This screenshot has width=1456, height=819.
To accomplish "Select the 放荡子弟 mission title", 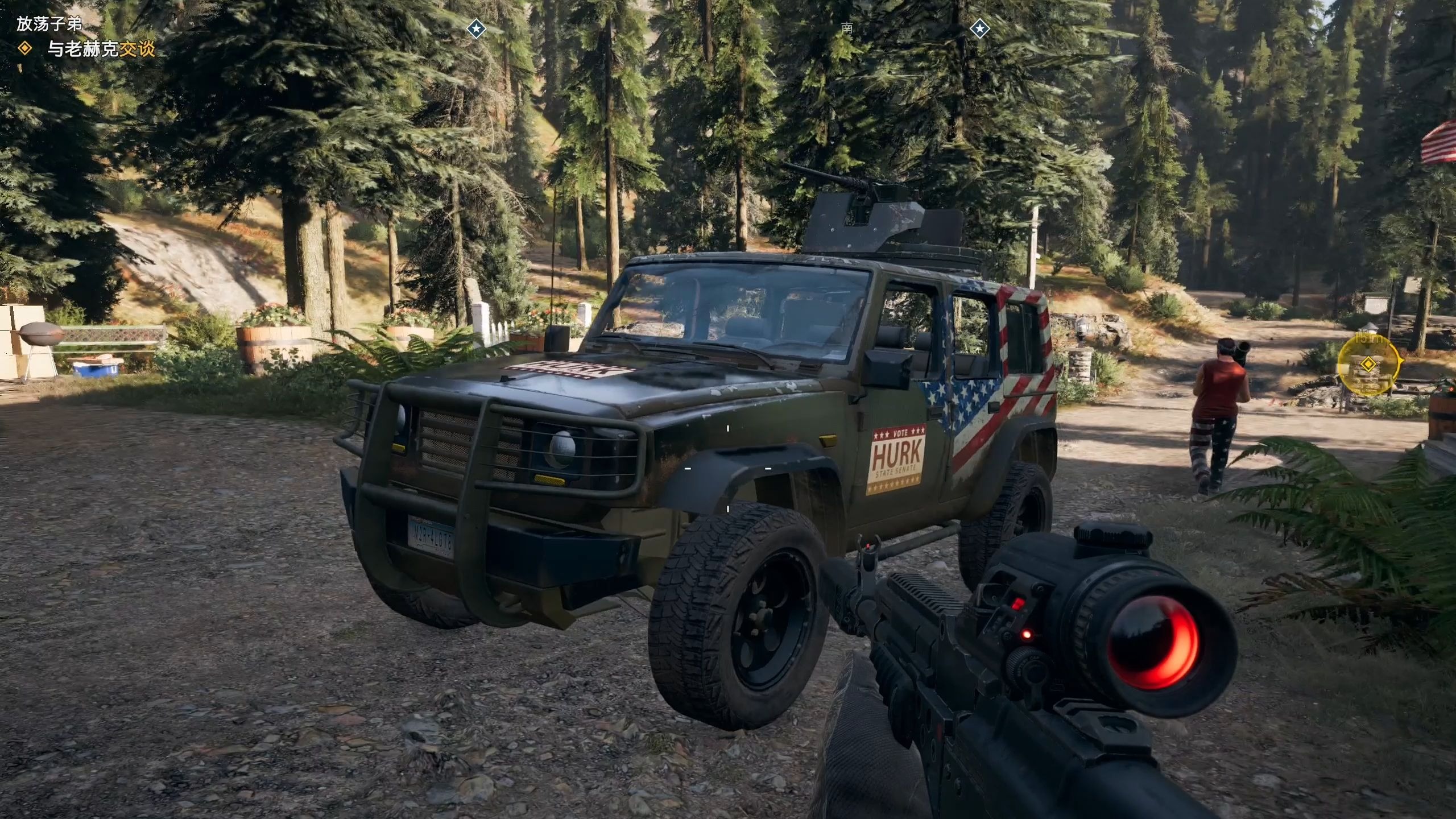I will (49, 24).
